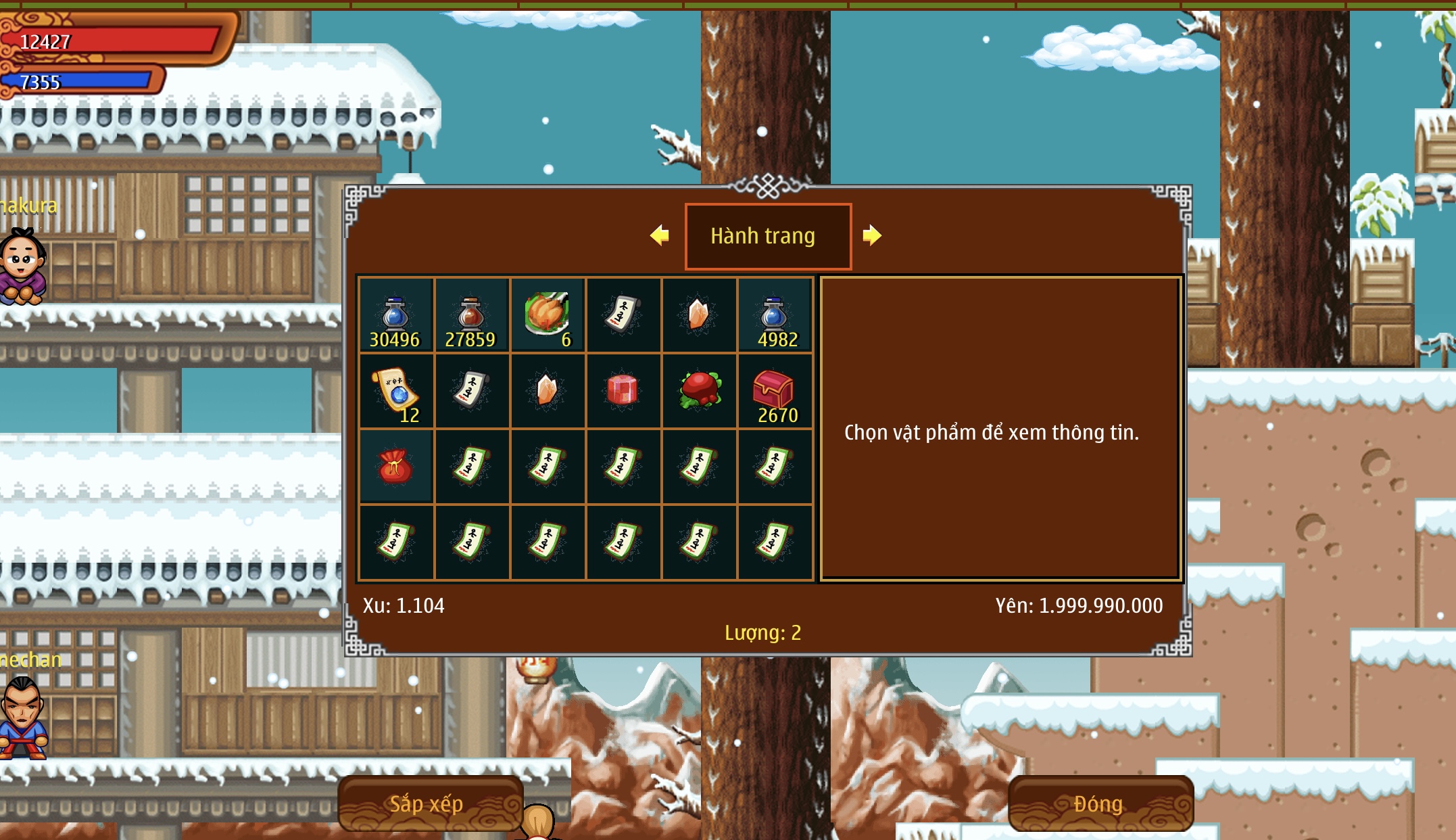Select the red treasure chest stack of 2670
The height and width of the screenshot is (840, 1456).
[775, 391]
